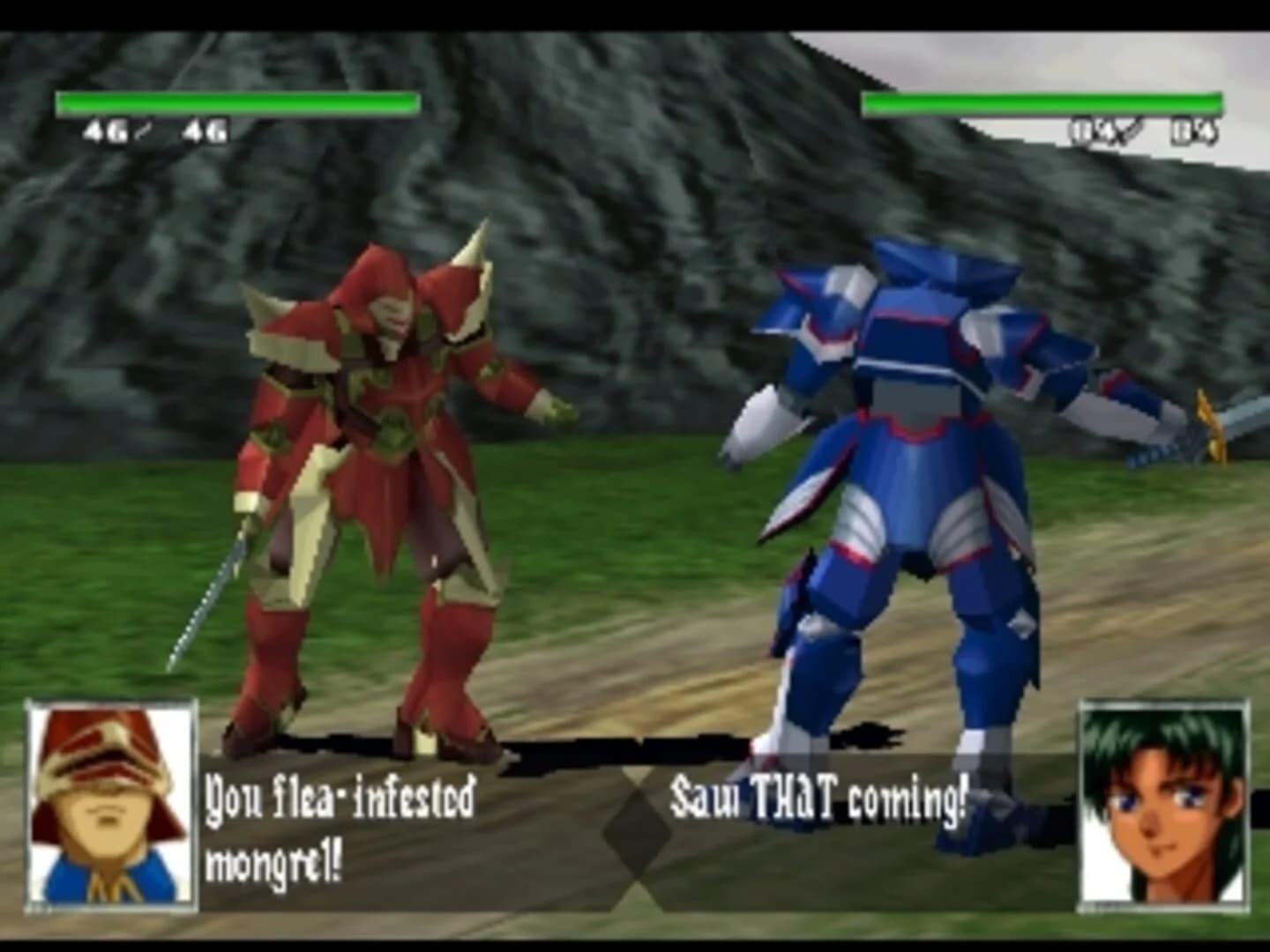This screenshot has width=1270, height=952.
Task: Click the blue Gear's white hand
Action: coord(758,423)
